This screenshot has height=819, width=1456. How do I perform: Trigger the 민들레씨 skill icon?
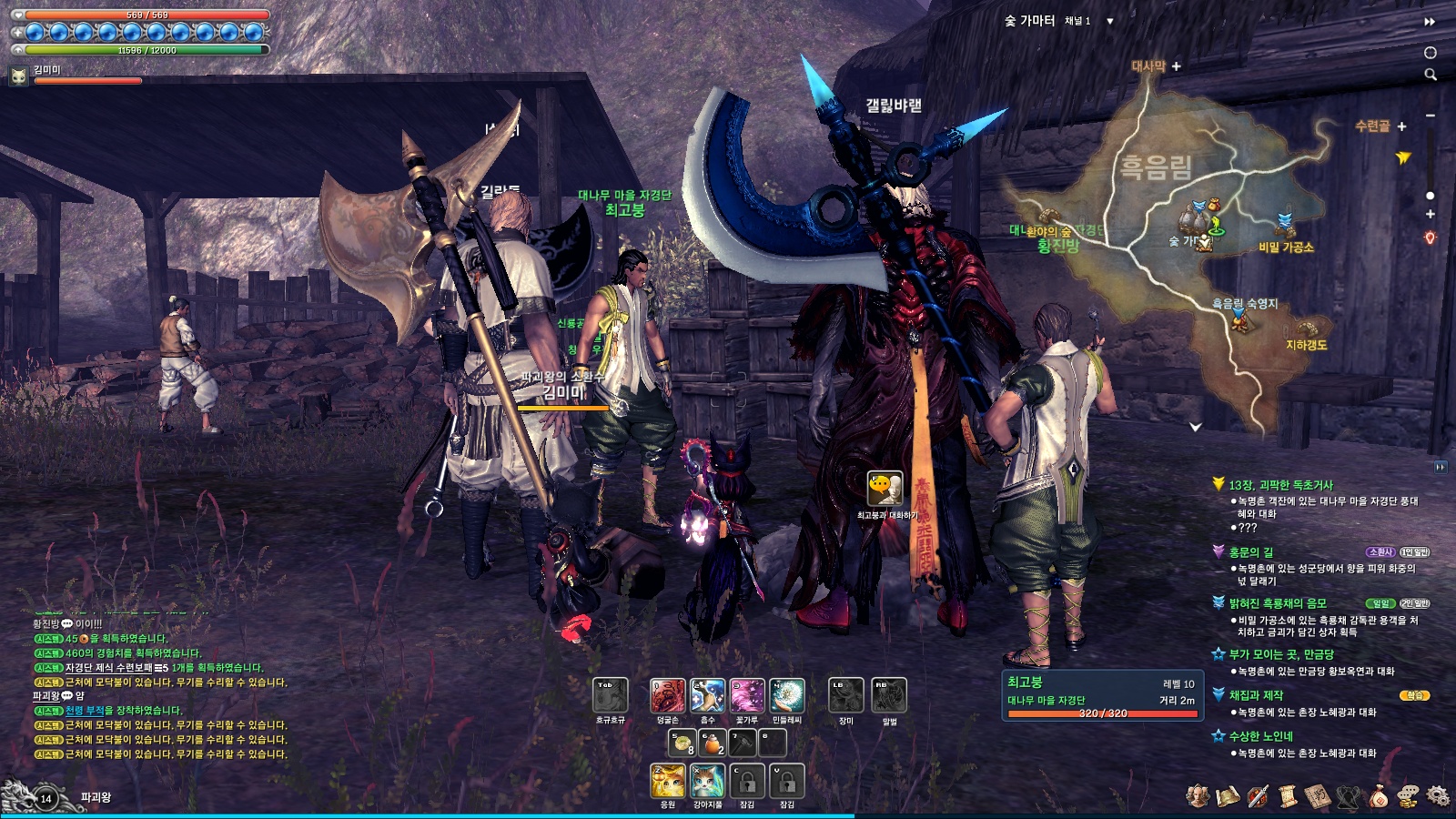786,695
